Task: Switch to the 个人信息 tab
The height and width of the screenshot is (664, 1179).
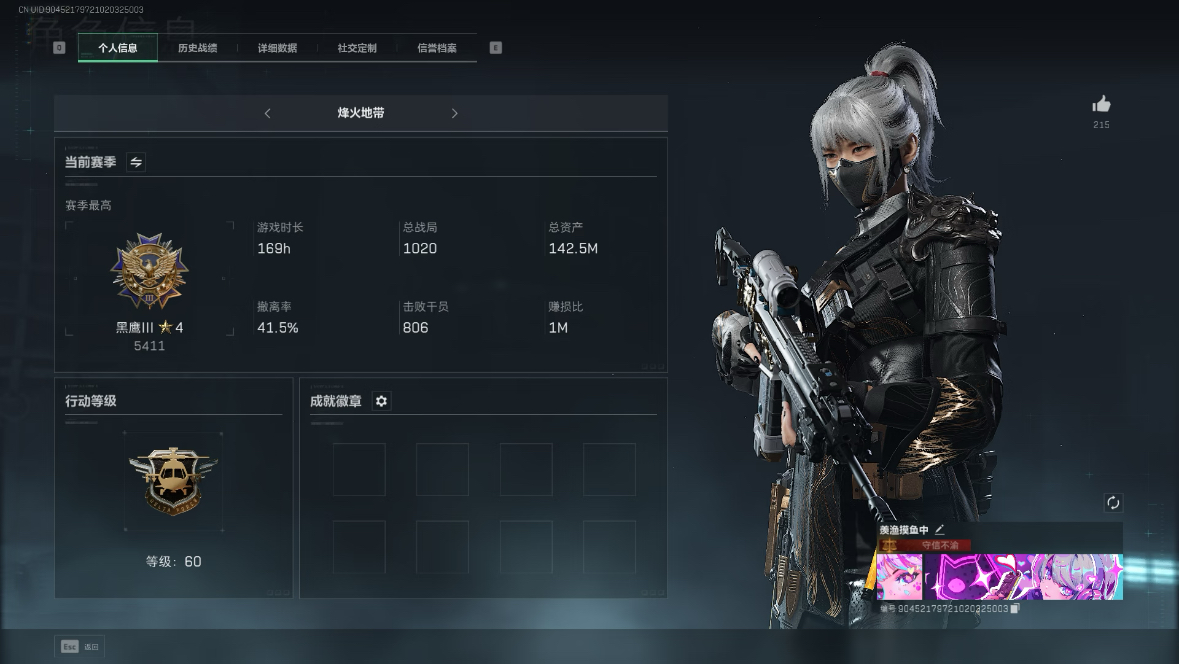Action: 118,48
